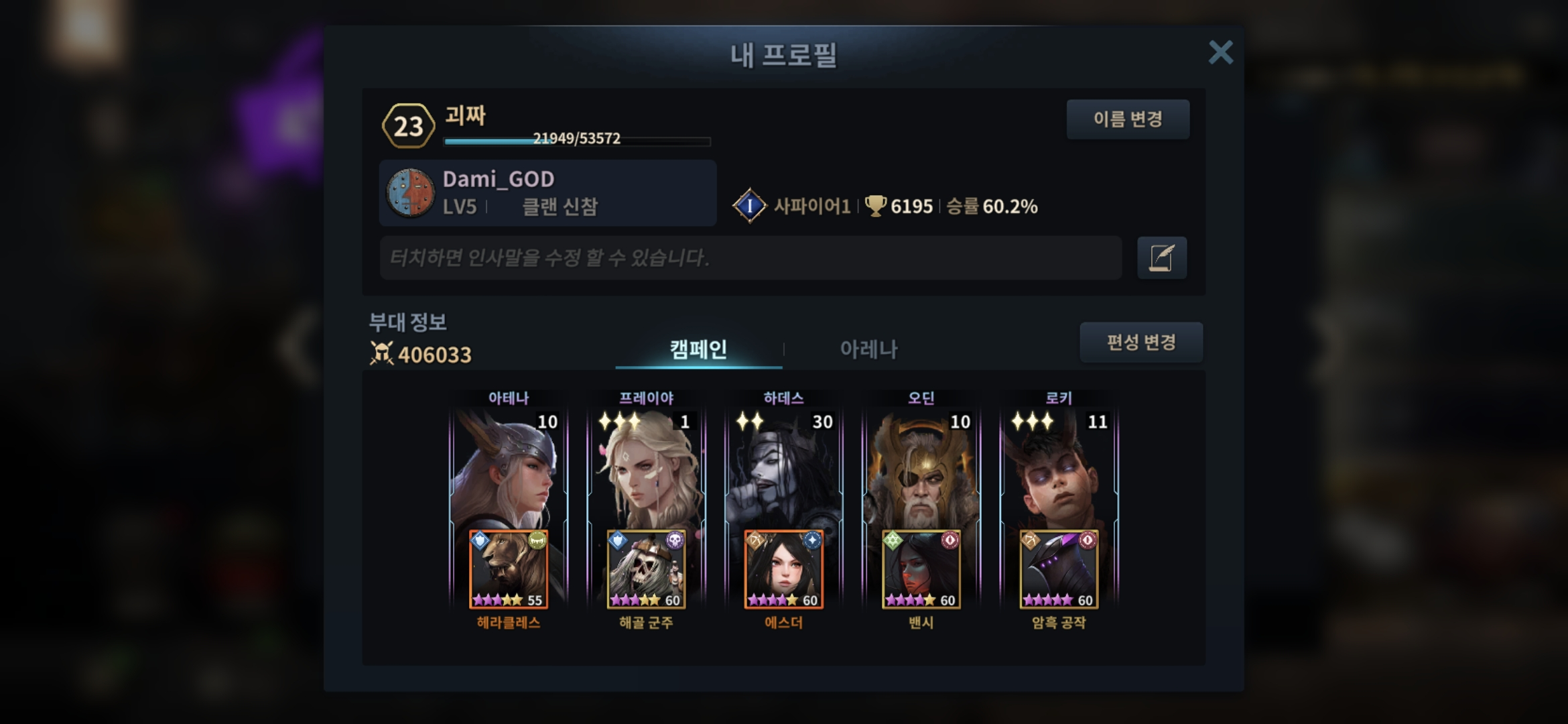
Task: Select the Campaign (캠페인) tab
Action: pos(698,349)
